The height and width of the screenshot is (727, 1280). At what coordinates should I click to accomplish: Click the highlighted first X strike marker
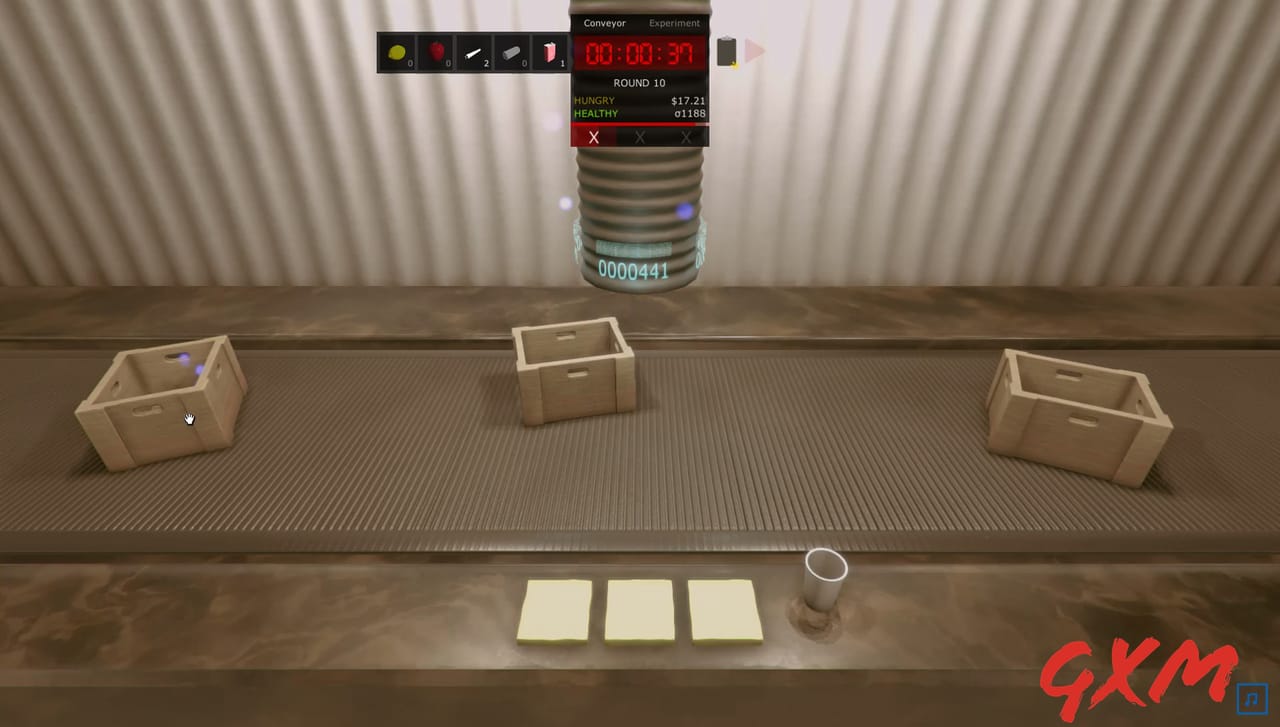(x=594, y=137)
